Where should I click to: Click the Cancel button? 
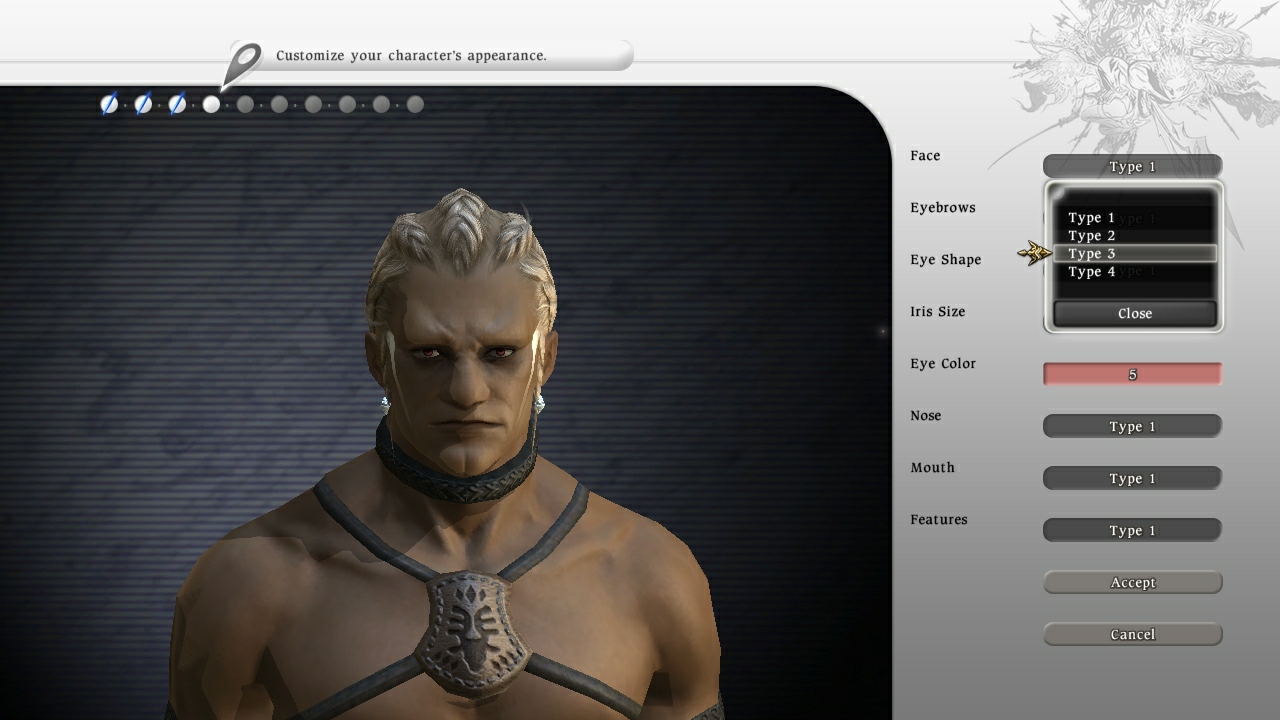point(1132,634)
